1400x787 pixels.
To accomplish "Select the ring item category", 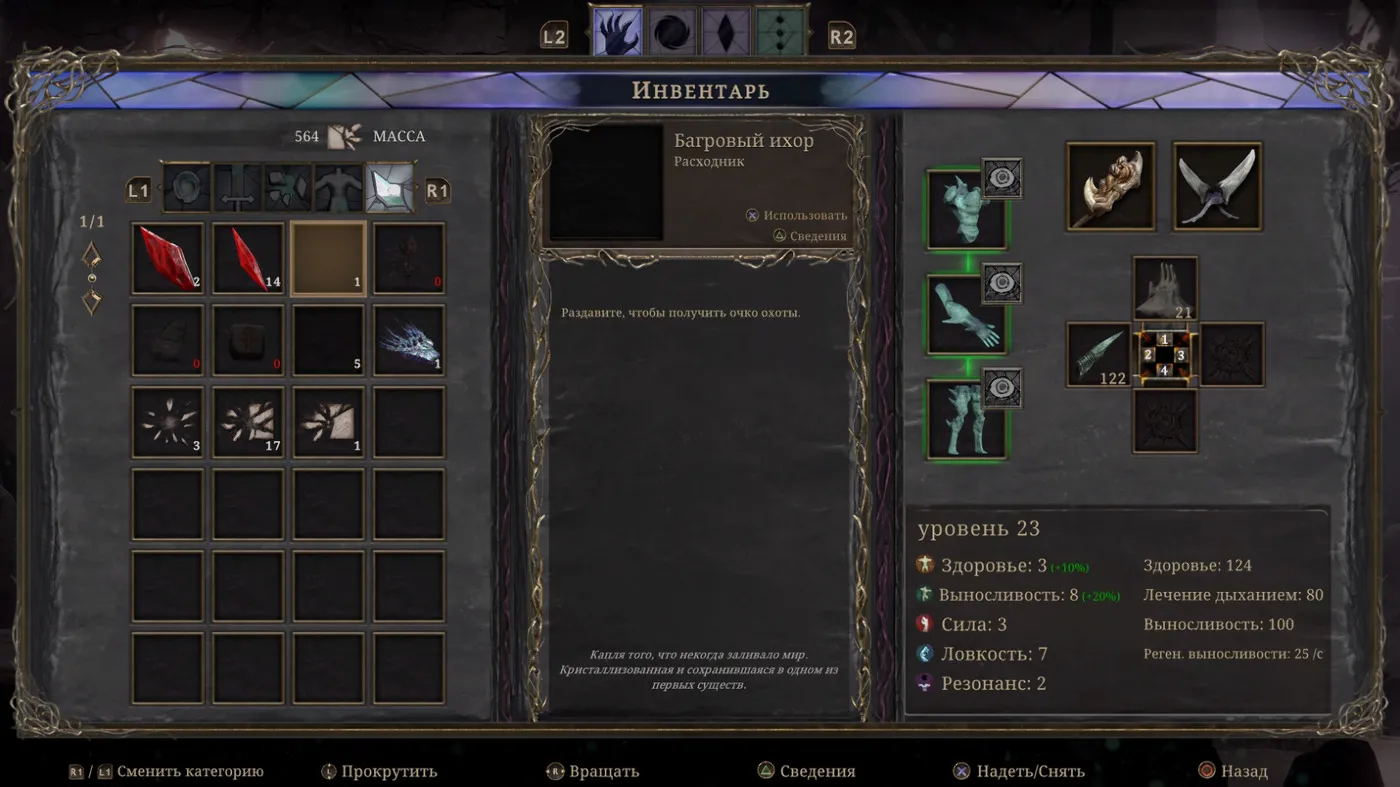I will click(x=187, y=188).
